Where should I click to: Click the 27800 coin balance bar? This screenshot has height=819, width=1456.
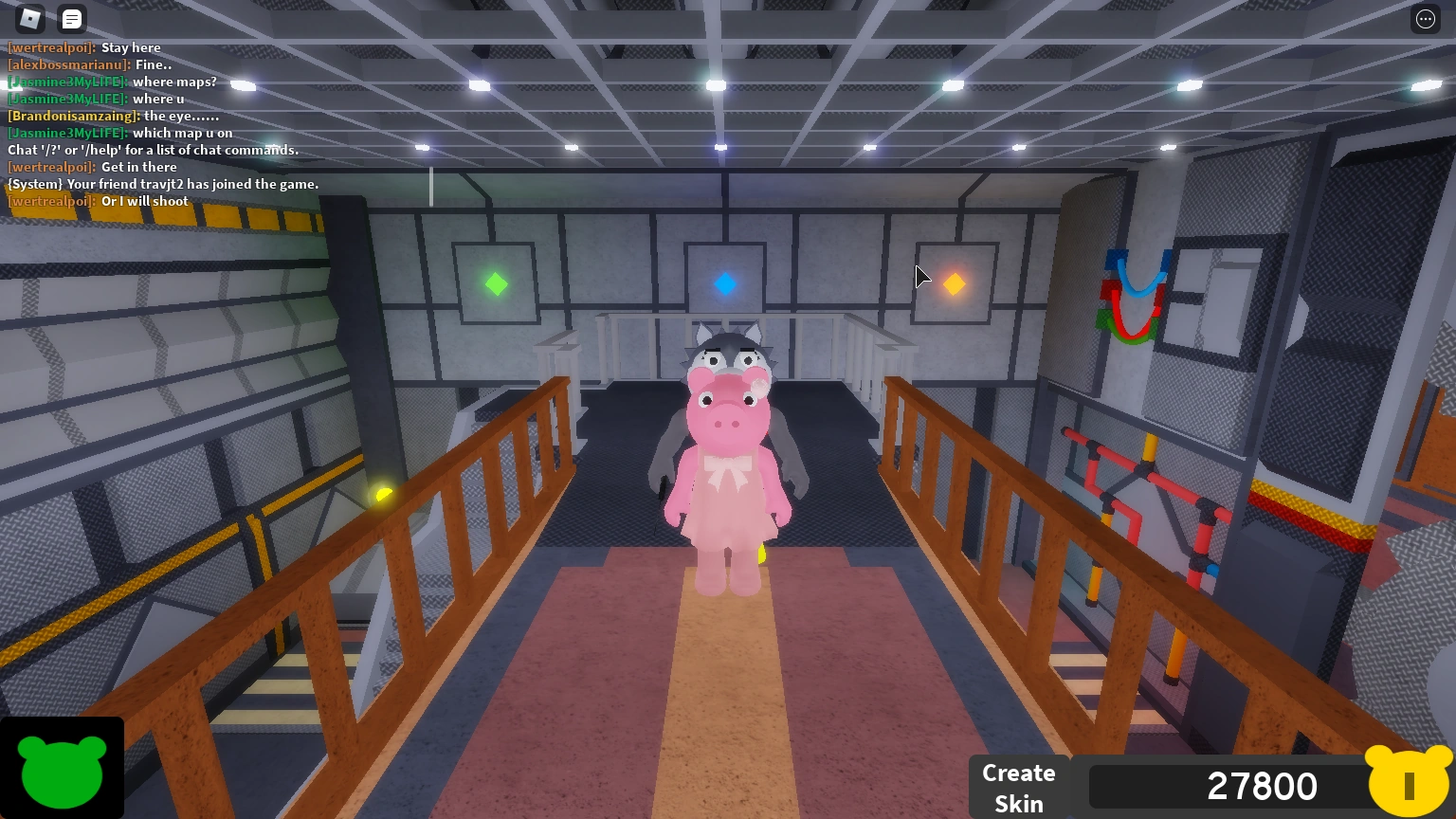(x=1261, y=786)
